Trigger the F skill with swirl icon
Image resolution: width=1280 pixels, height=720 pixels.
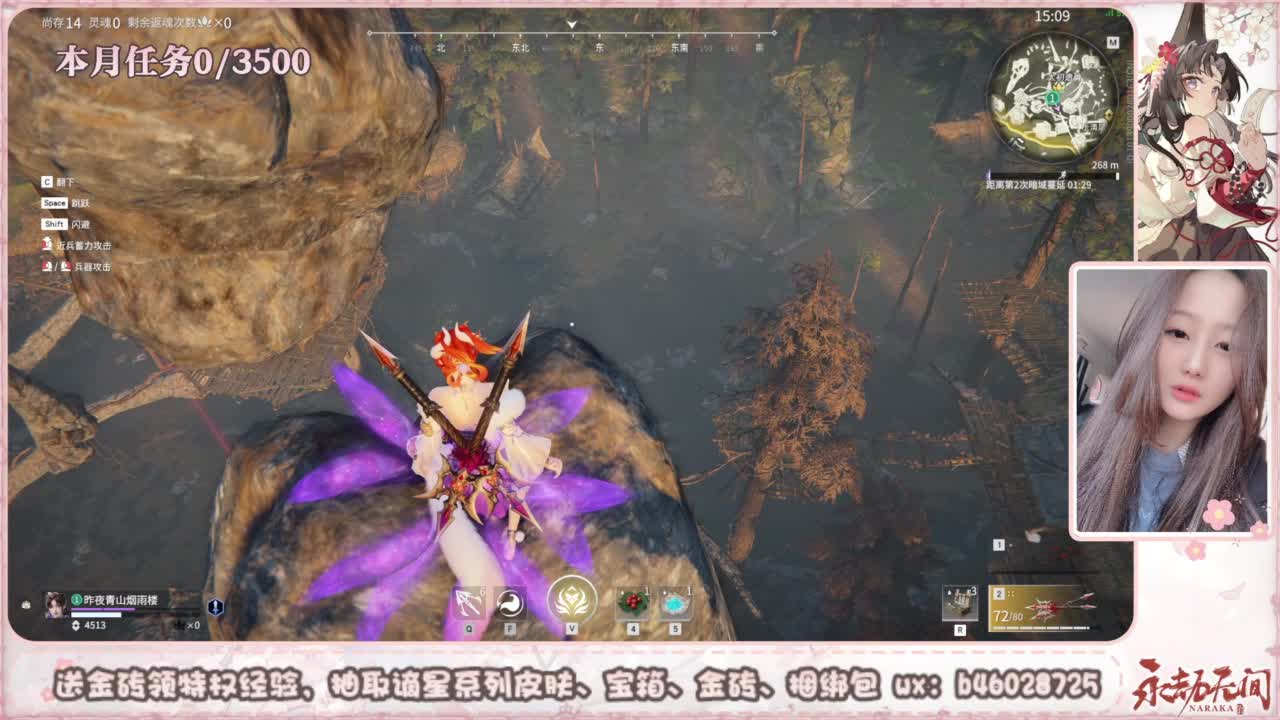[509, 602]
